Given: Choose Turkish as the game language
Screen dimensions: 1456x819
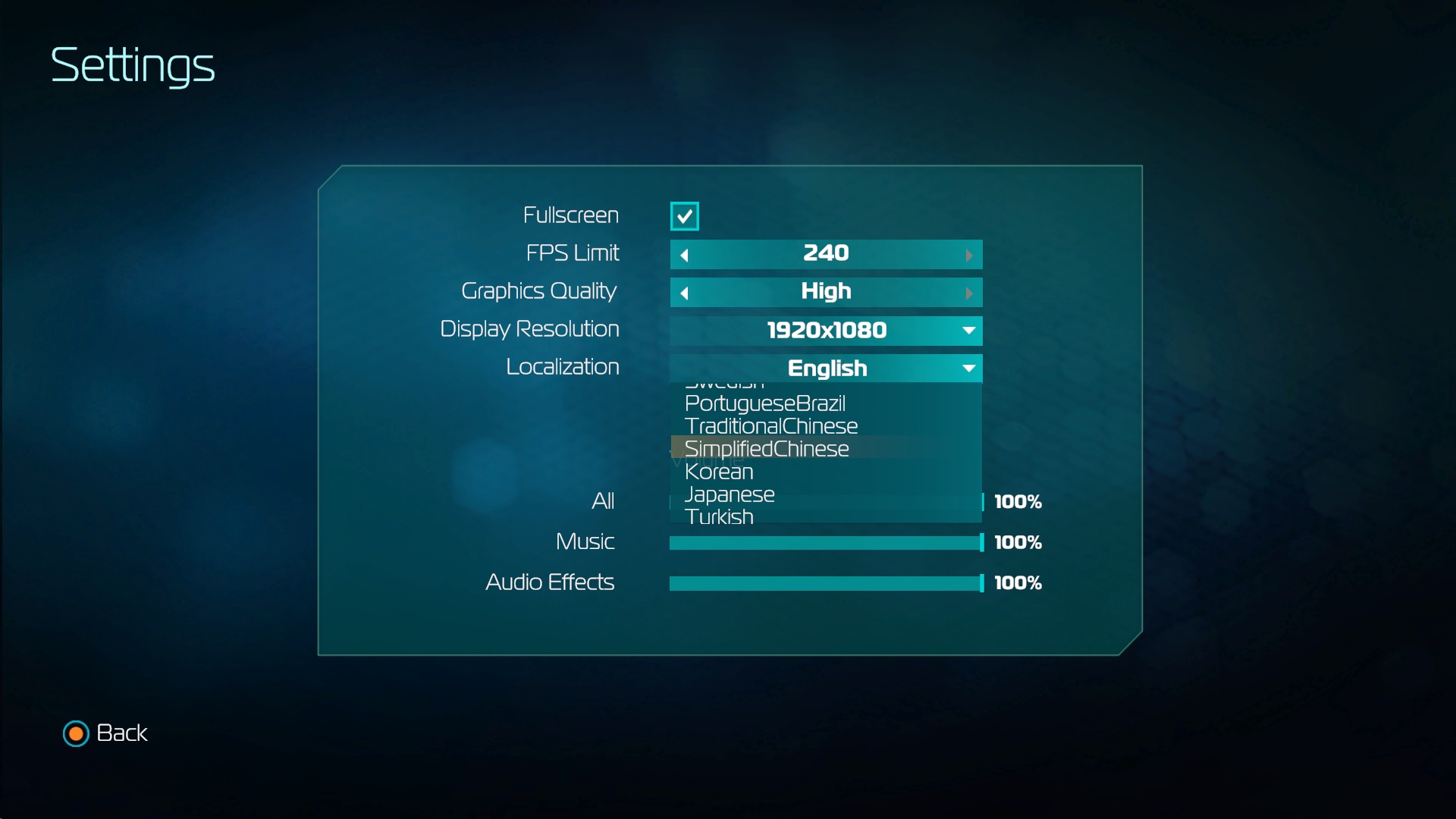Looking at the screenshot, I should coord(718,516).
